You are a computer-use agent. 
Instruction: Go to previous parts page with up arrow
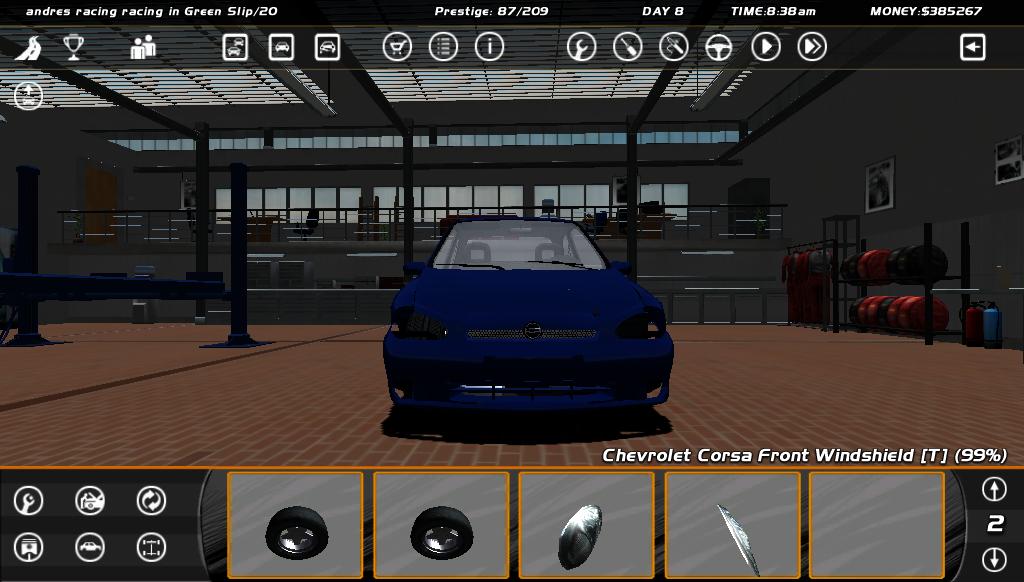pyautogui.click(x=993, y=489)
